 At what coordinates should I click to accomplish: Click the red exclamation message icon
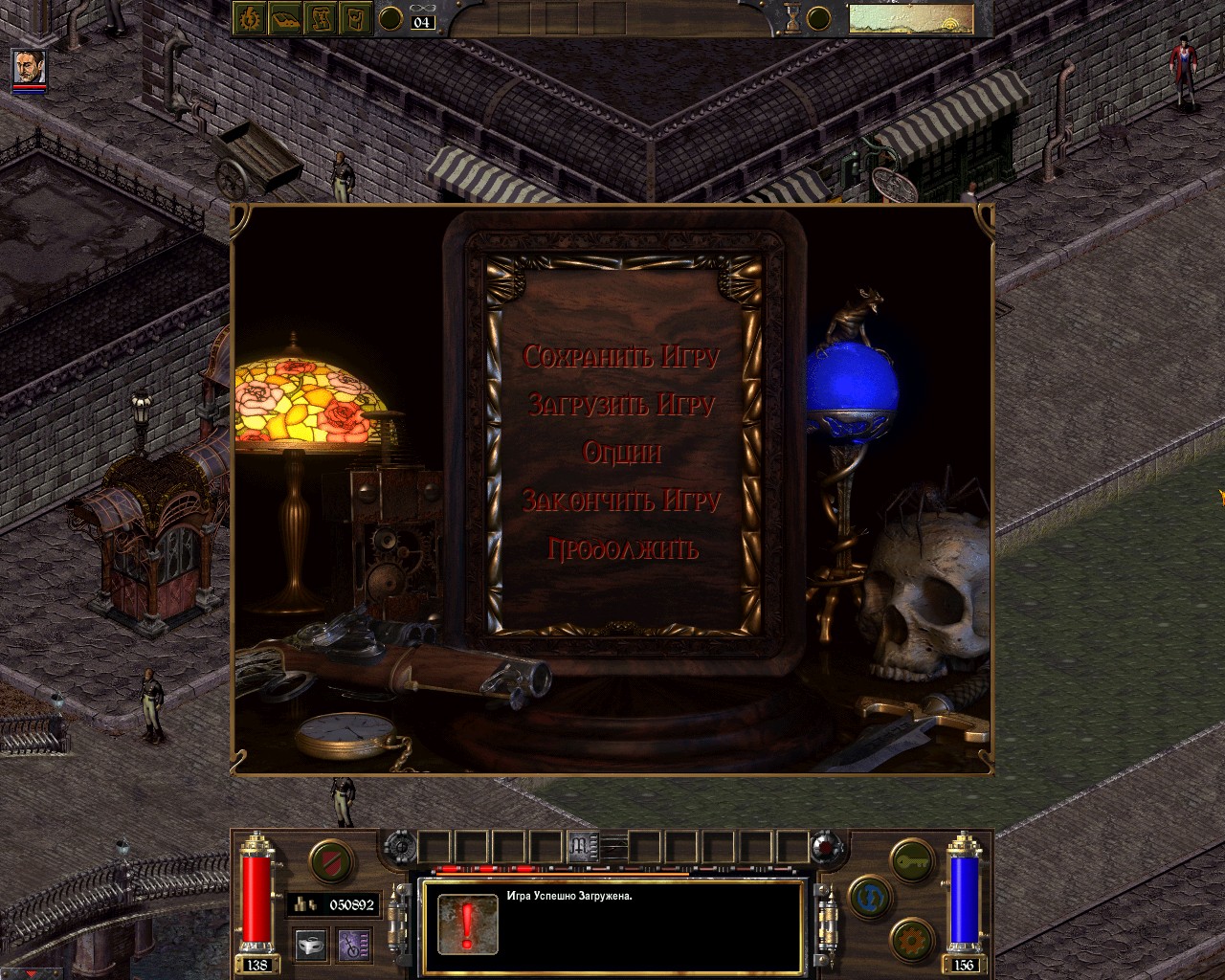coord(467,924)
